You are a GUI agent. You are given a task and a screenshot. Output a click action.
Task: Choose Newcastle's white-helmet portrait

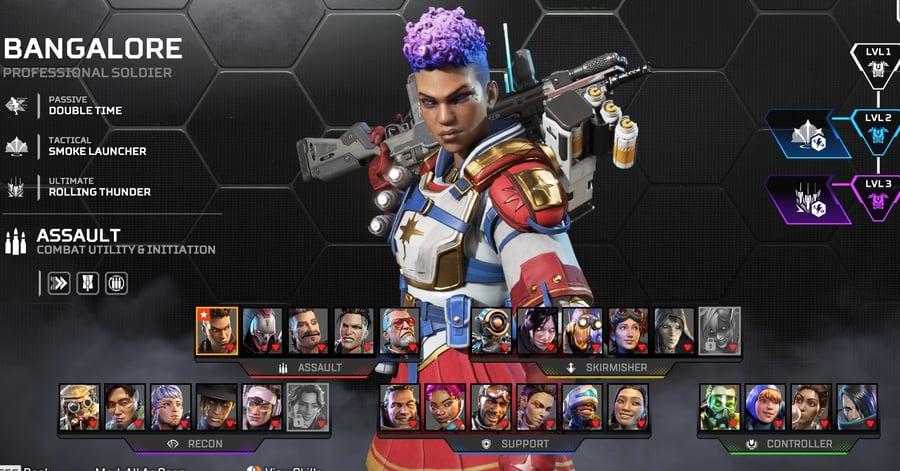coord(582,407)
